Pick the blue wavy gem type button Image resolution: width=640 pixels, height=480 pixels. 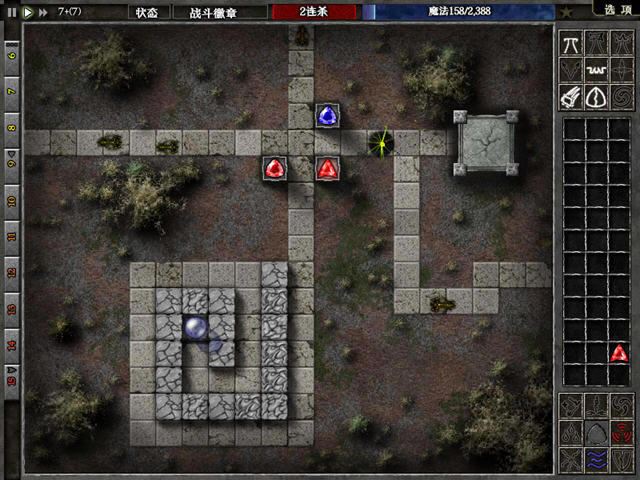(x=596, y=459)
